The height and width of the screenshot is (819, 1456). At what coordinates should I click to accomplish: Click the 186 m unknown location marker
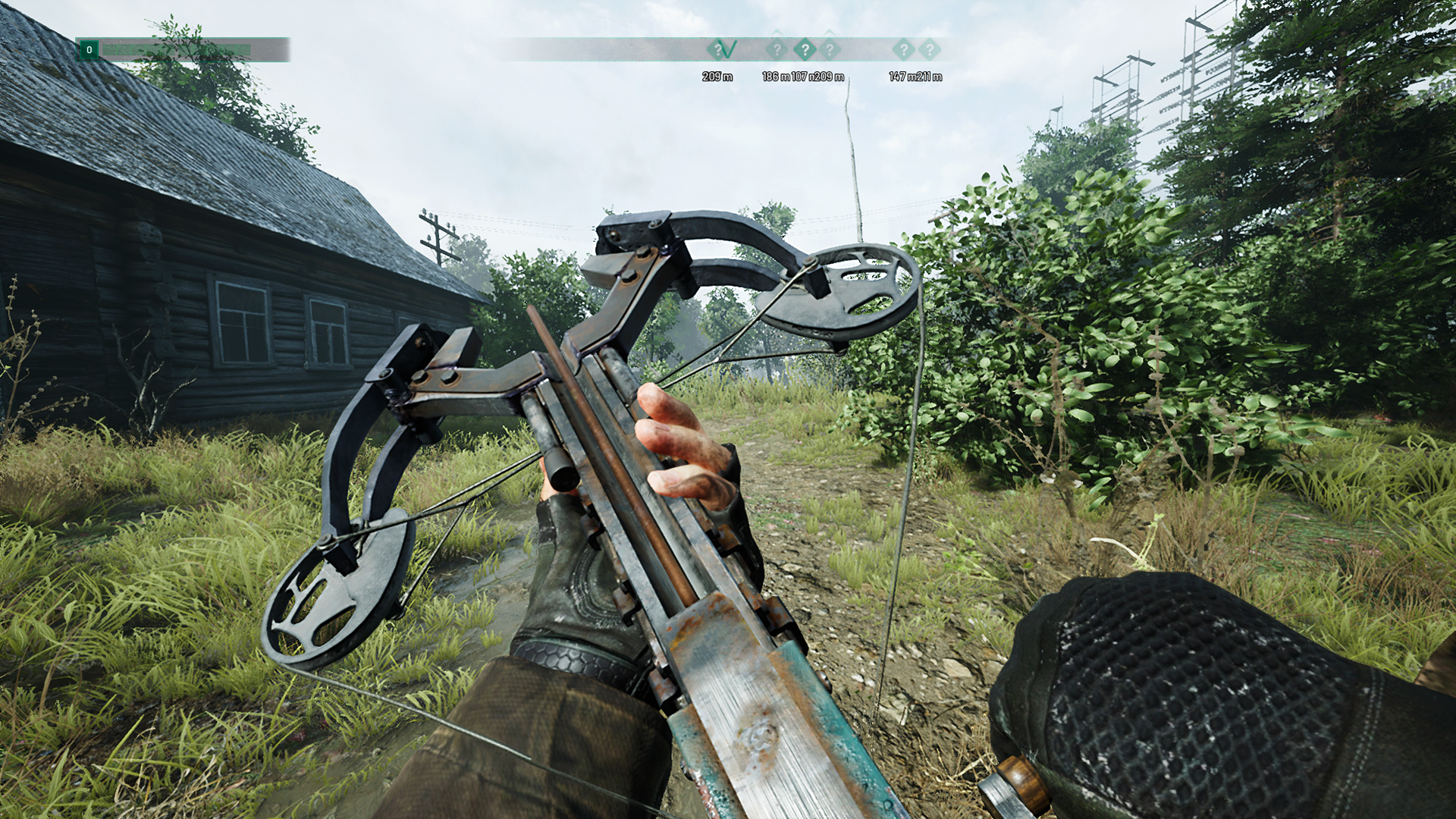pyautogui.click(x=777, y=50)
